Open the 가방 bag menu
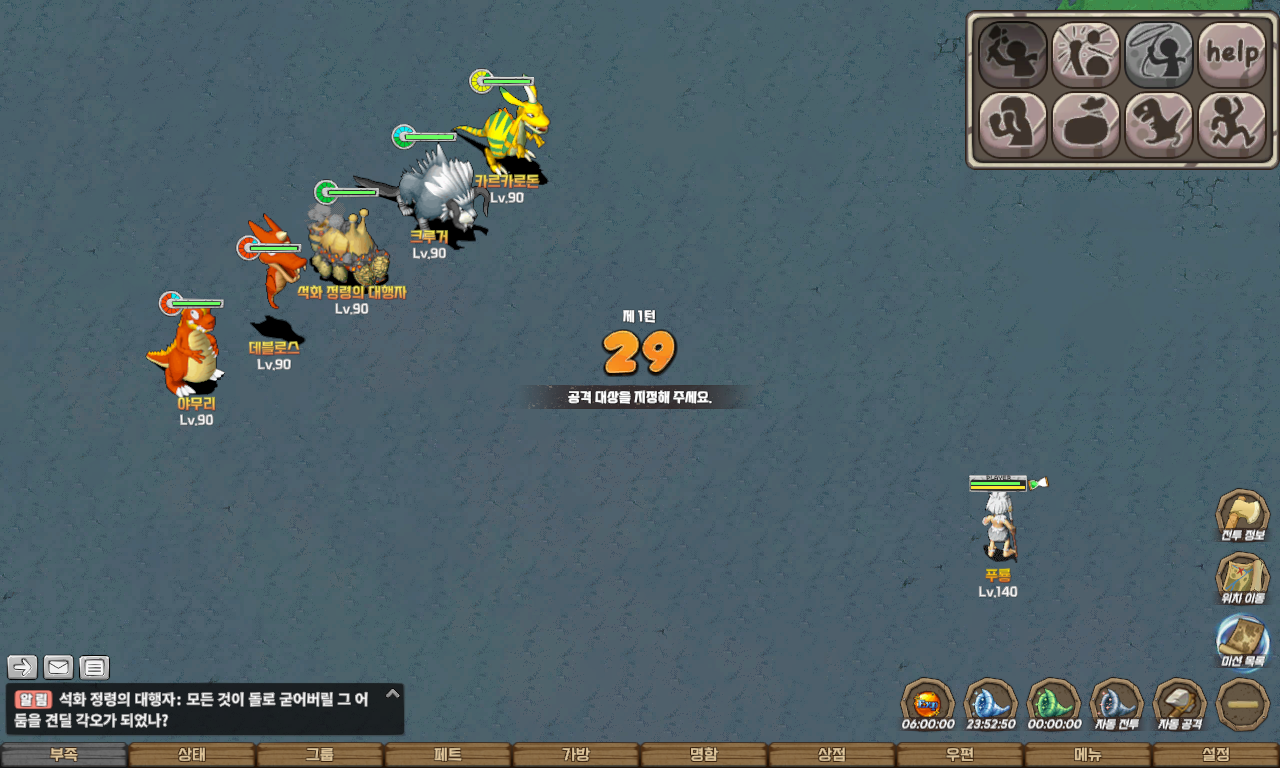Image resolution: width=1280 pixels, height=768 pixels. 576,755
